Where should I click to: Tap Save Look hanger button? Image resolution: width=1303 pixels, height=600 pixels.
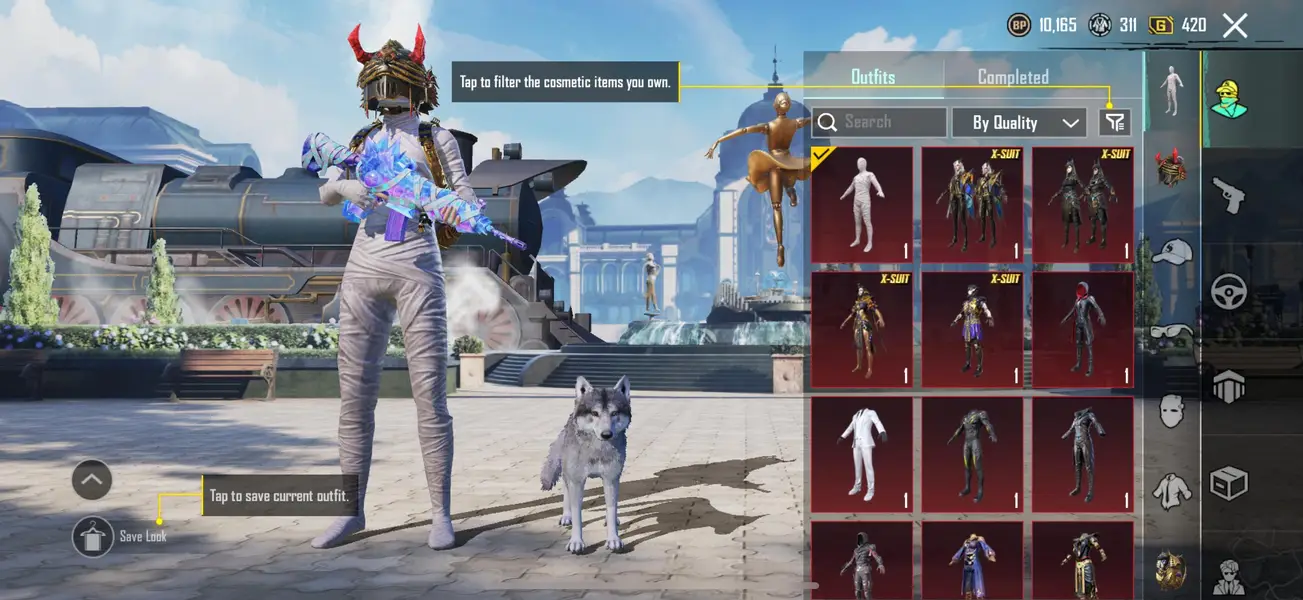point(93,537)
